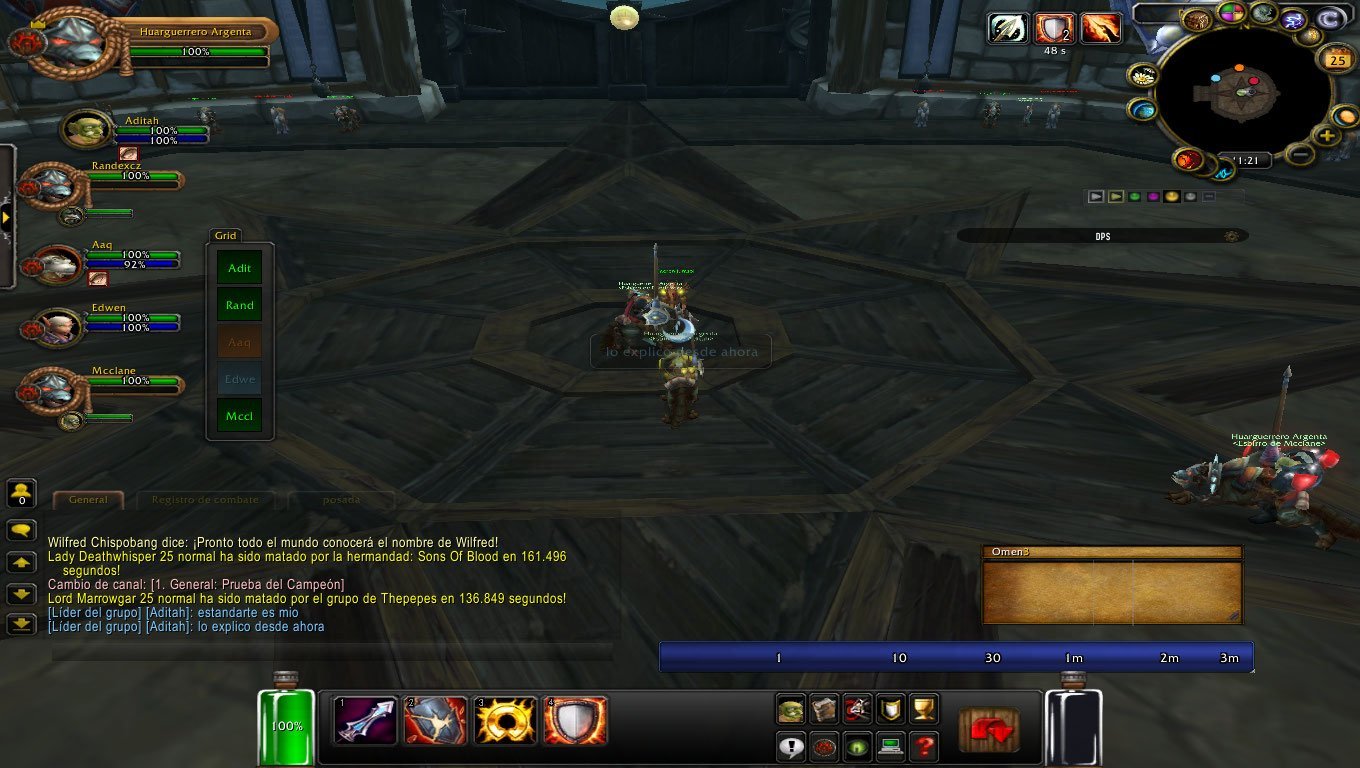This screenshot has width=1360, height=768.
Task: Click the Adit cell in the Grid frame
Action: point(240,268)
